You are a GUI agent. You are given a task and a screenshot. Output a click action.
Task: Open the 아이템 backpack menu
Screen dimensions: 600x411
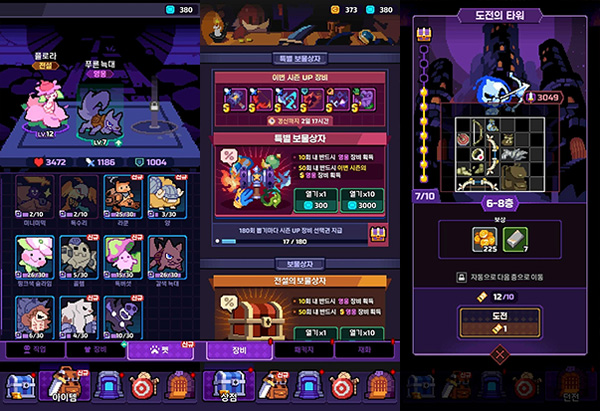pos(65,386)
